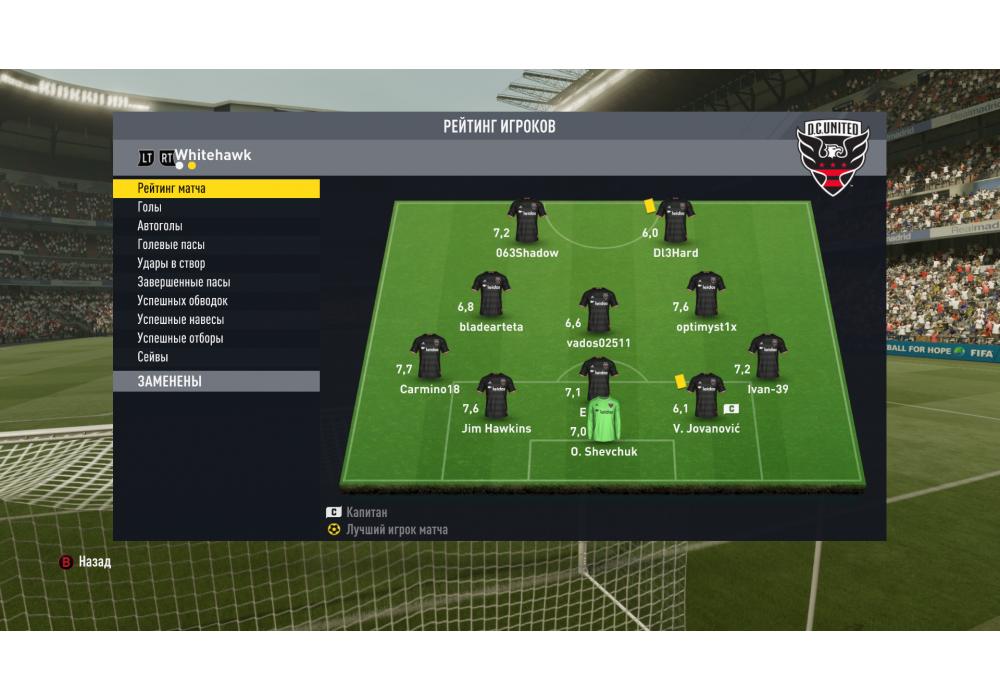The width and height of the screenshot is (1000, 700).
Task: Select Успешные отборы entry
Action: tap(181, 339)
